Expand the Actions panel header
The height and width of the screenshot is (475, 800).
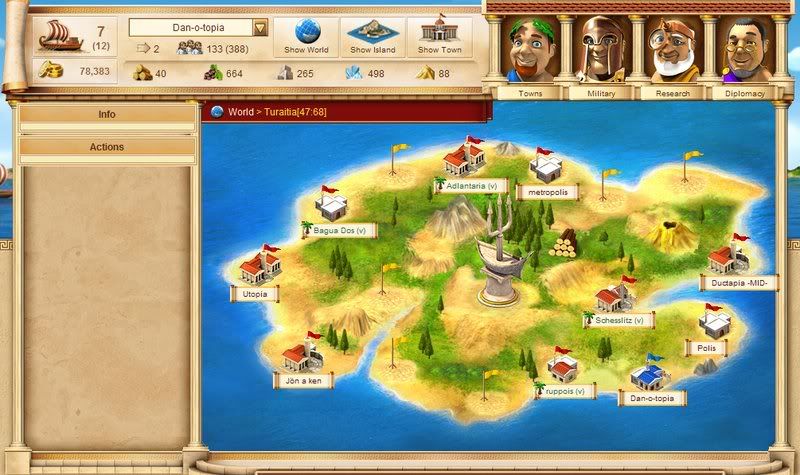[107, 147]
